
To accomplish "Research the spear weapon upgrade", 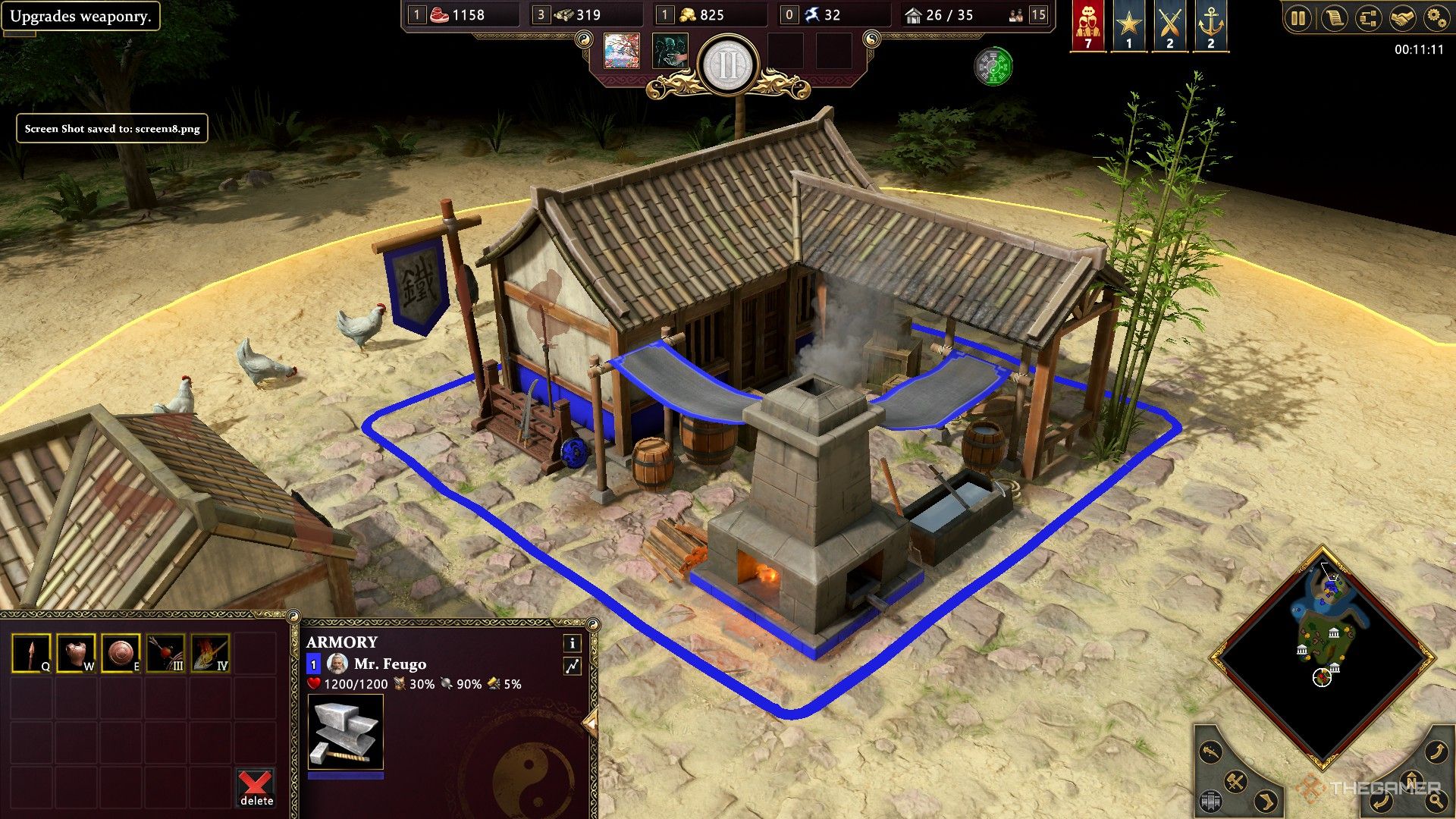I will tap(31, 653).
